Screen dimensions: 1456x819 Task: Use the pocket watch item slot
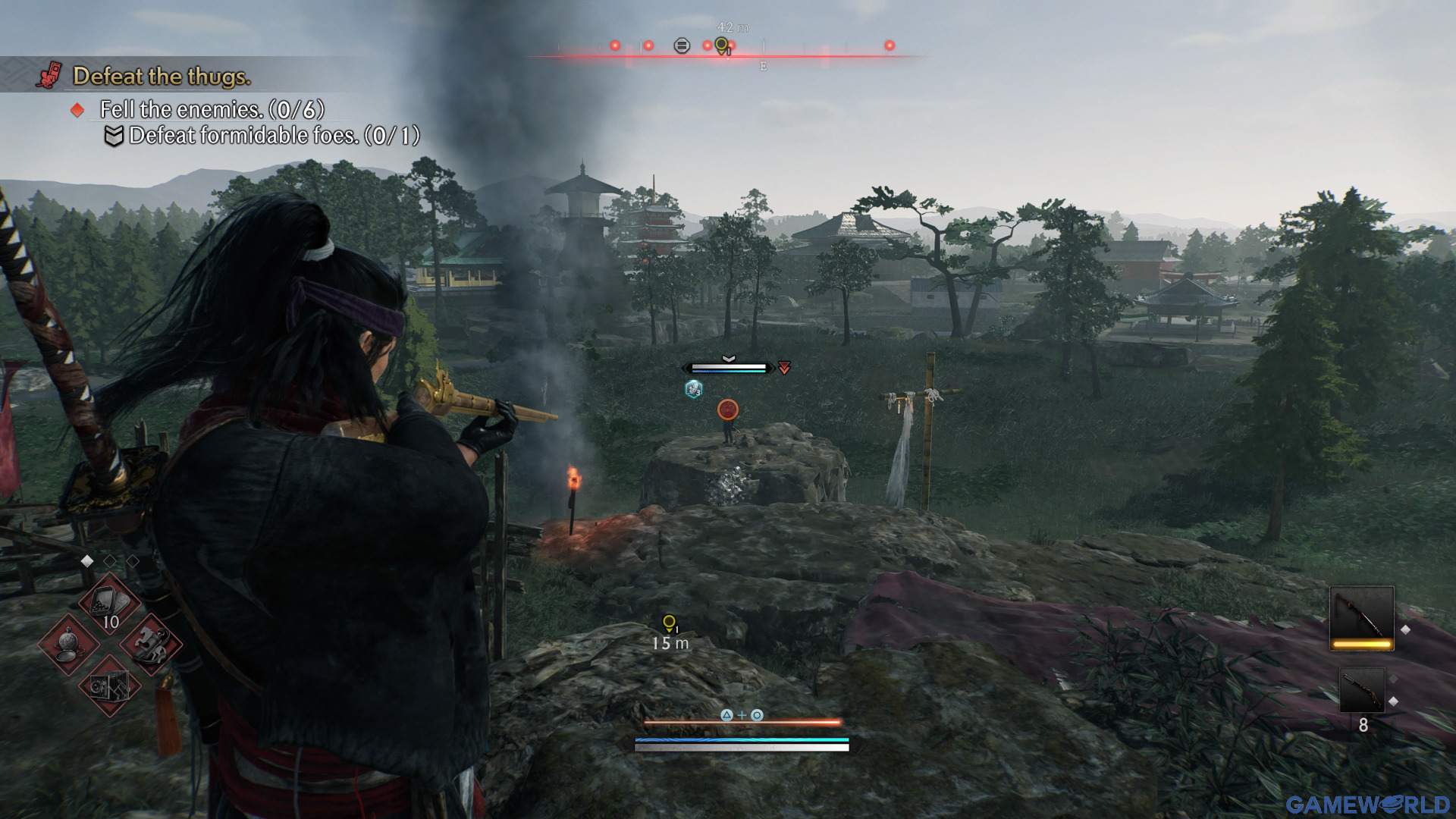pyautogui.click(x=69, y=645)
